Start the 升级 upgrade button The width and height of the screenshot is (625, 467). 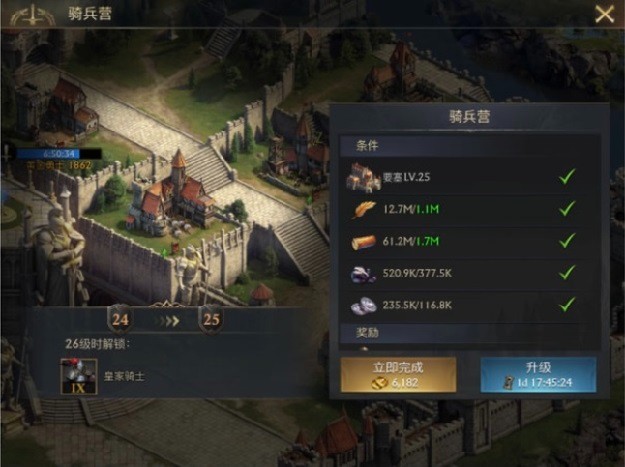tap(538, 375)
